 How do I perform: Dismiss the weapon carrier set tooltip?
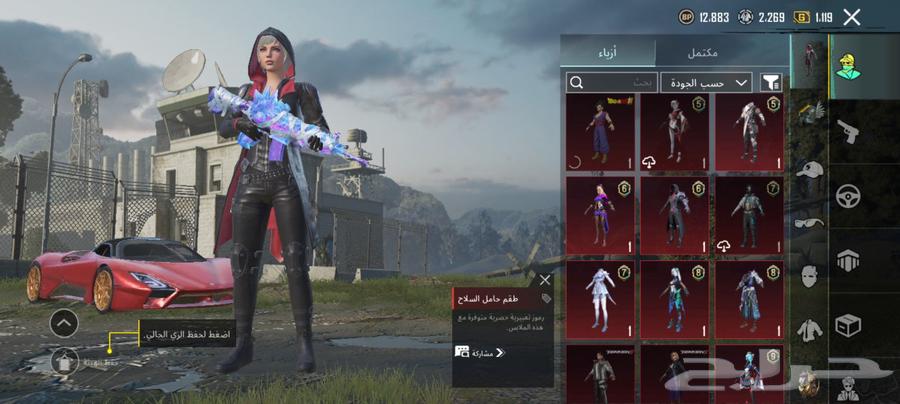coord(544,280)
